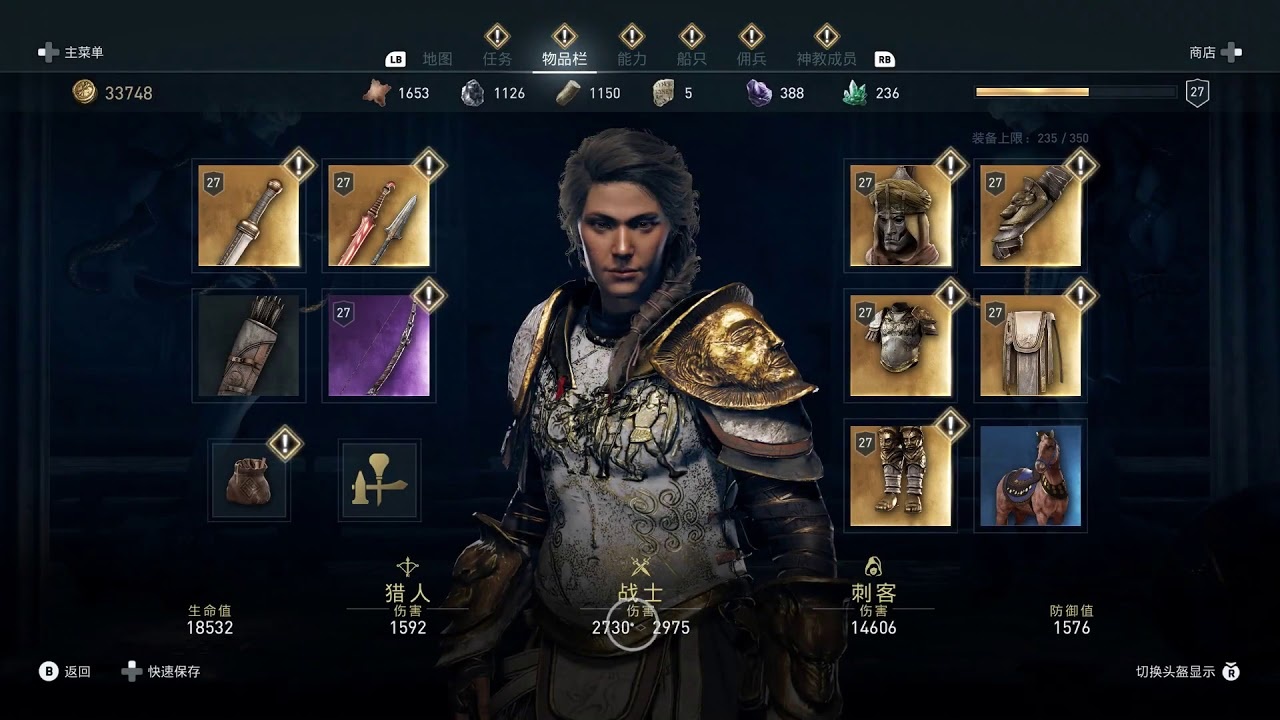This screenshot has width=1280, height=720.
Task: Open the 神教成员 cultists tab
Action: 826,59
